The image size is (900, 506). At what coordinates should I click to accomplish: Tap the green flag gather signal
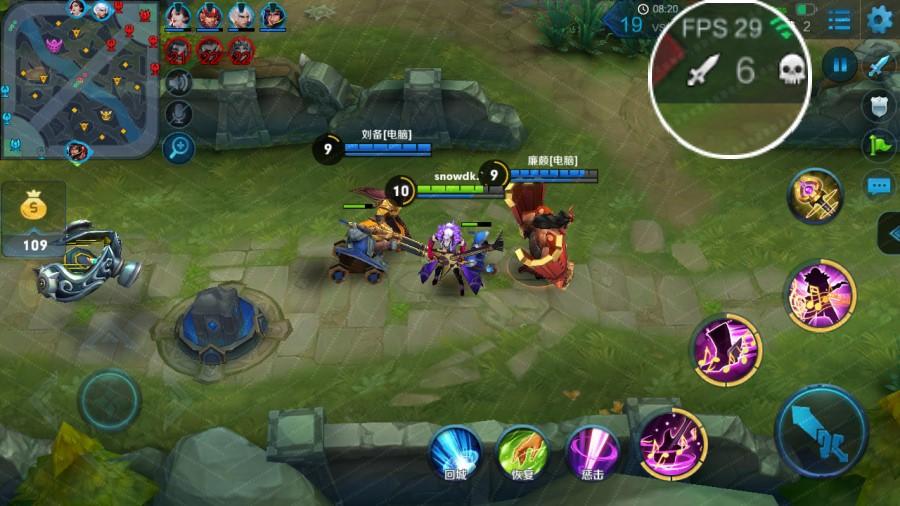(877, 145)
